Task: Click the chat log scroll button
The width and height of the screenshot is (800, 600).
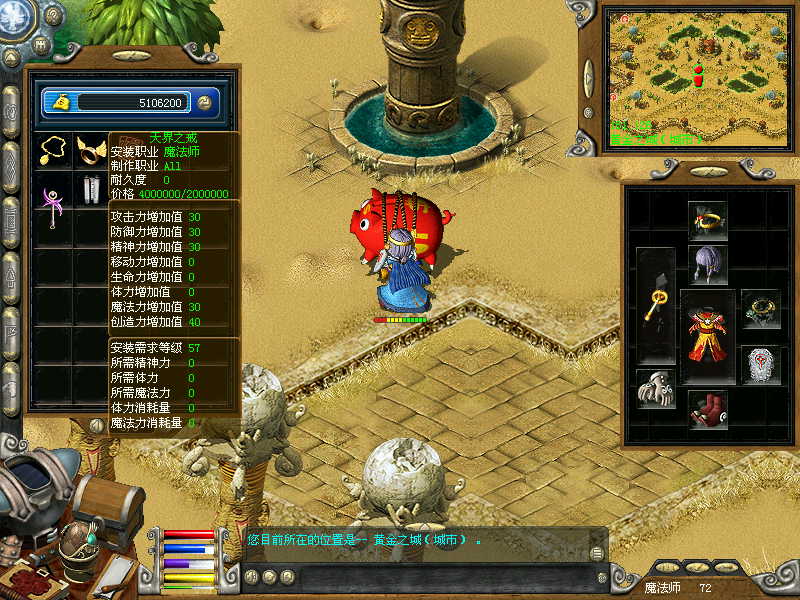Action: 597,553
